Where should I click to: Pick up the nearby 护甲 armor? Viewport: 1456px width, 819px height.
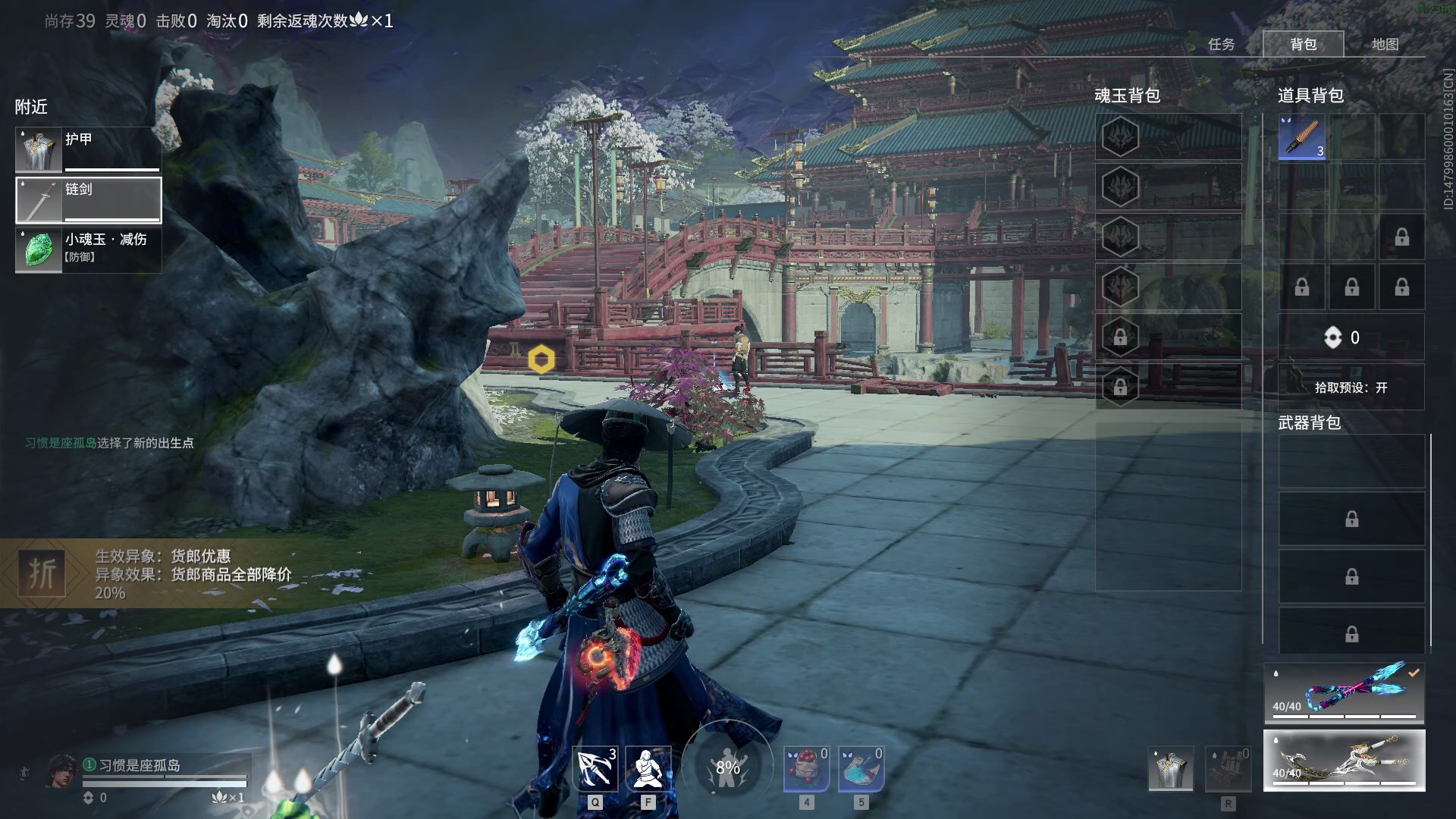(x=88, y=149)
